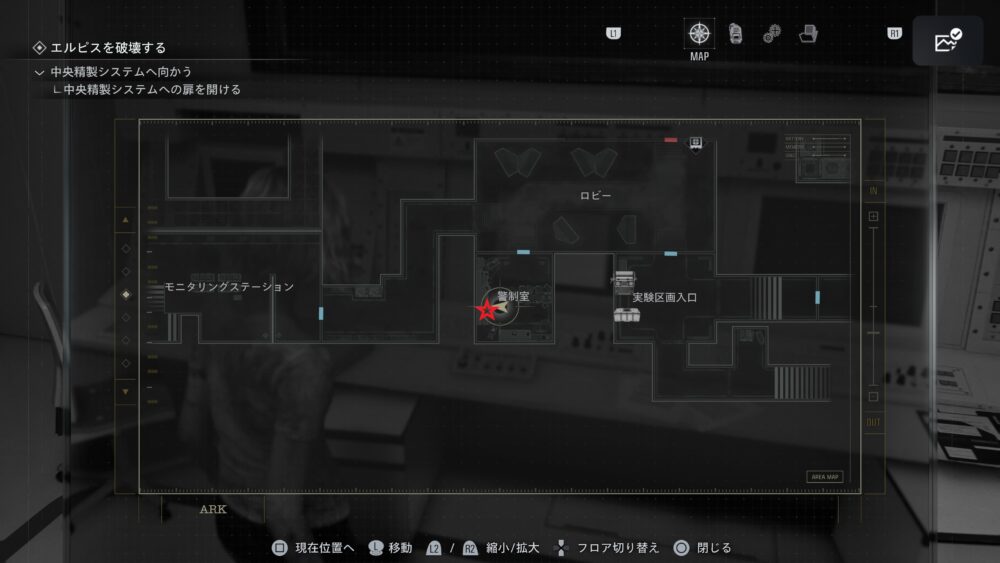1000x563 pixels.
Task: Select the red star player marker
Action: 487,311
